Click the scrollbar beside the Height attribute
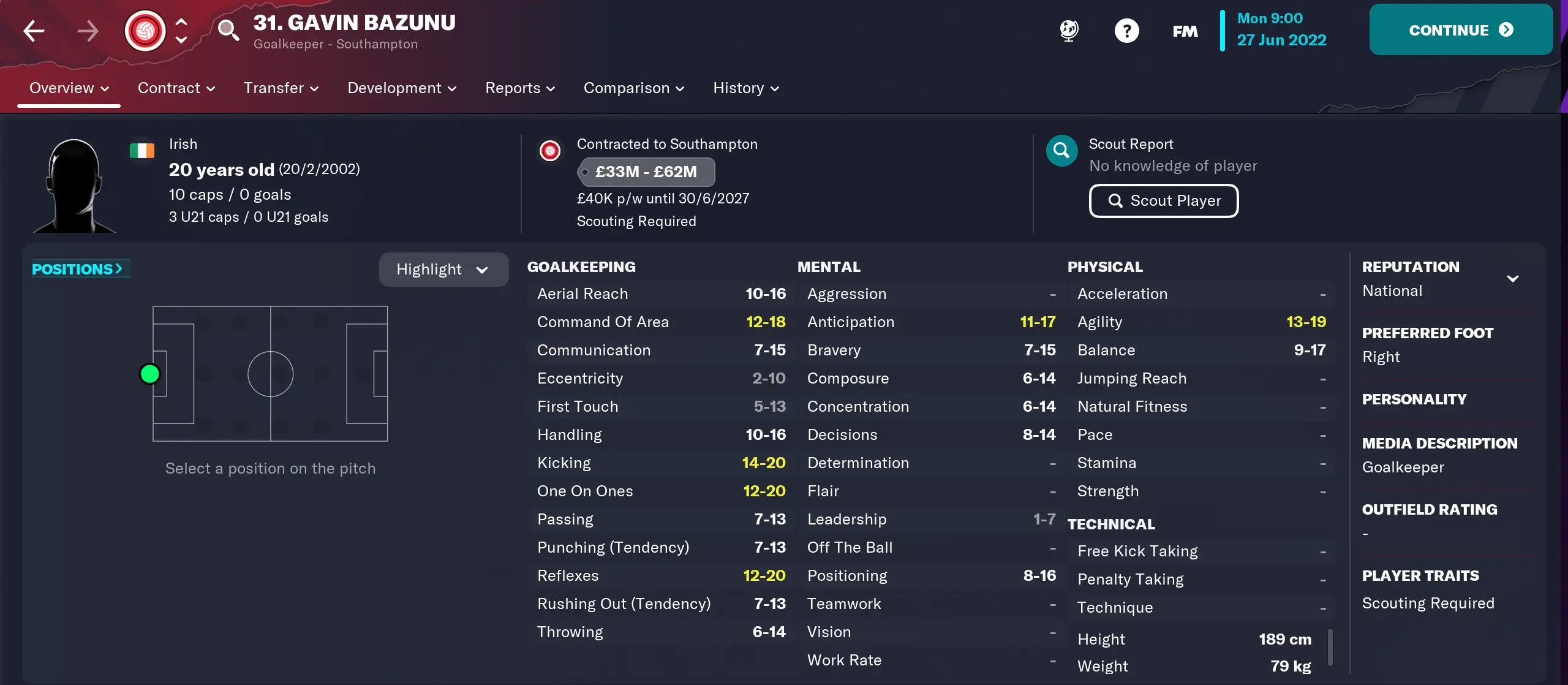Screen dimensions: 1568x685 tap(1330, 646)
